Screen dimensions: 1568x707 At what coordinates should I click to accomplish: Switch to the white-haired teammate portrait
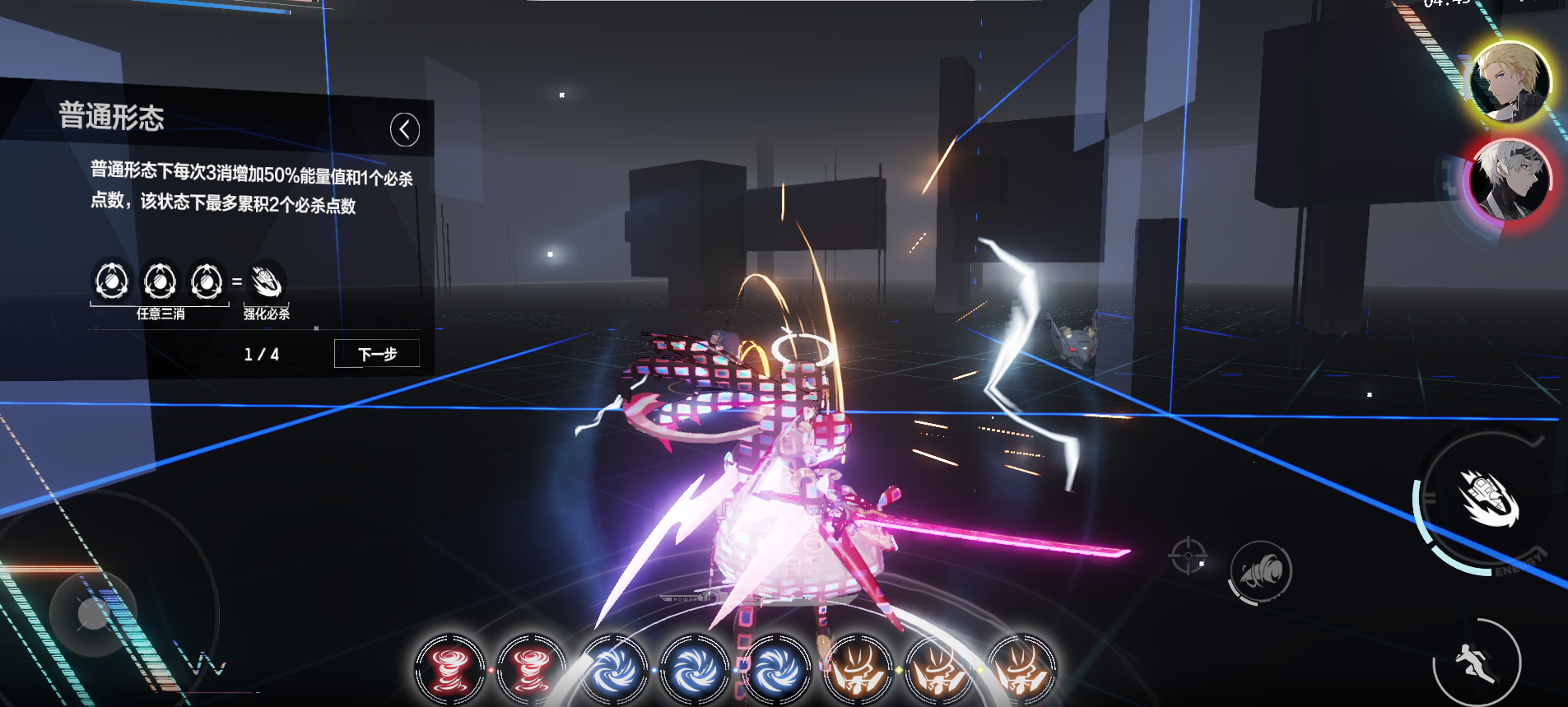coord(1510,179)
